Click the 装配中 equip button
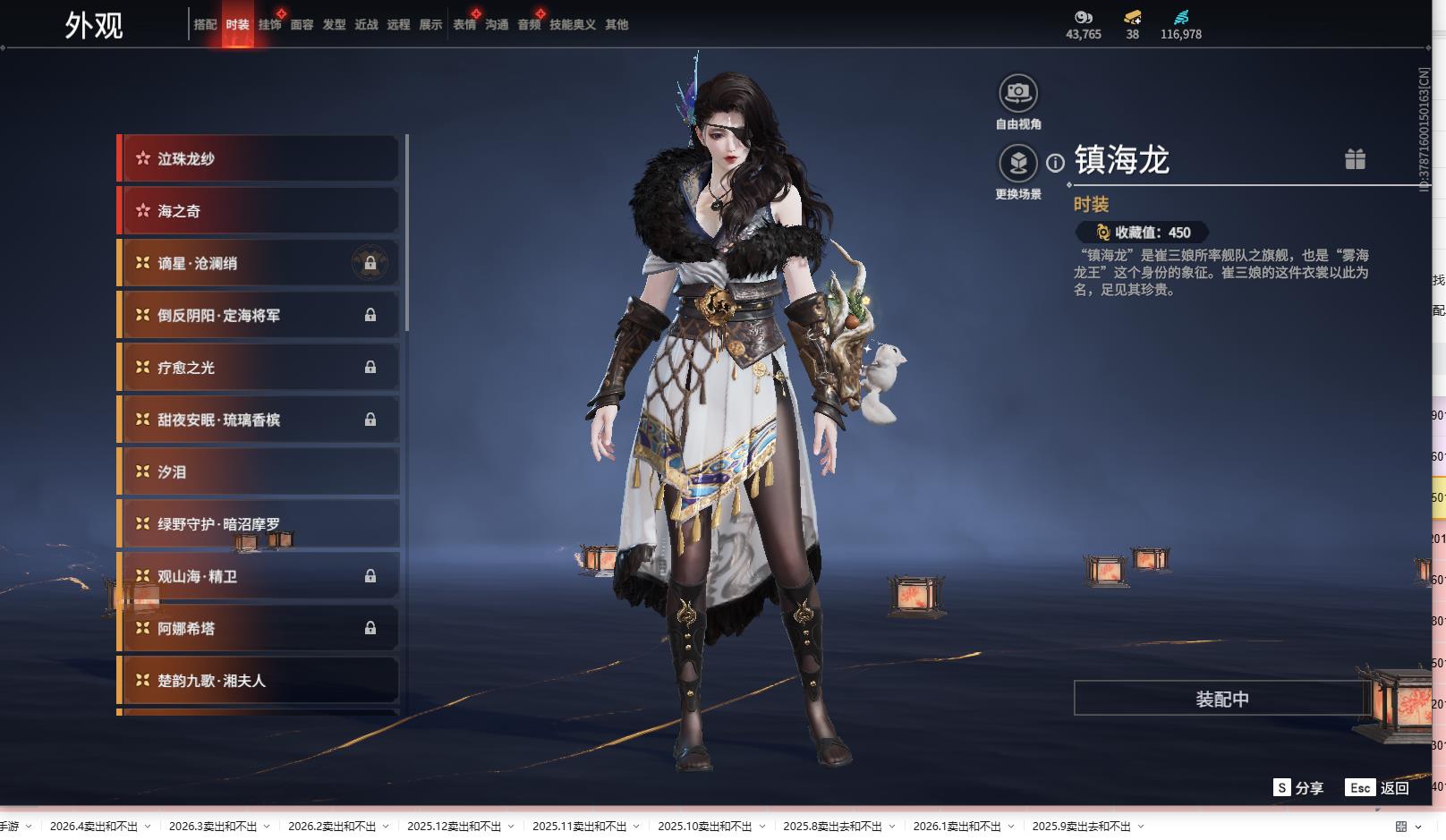The height and width of the screenshot is (840, 1446). click(1221, 699)
